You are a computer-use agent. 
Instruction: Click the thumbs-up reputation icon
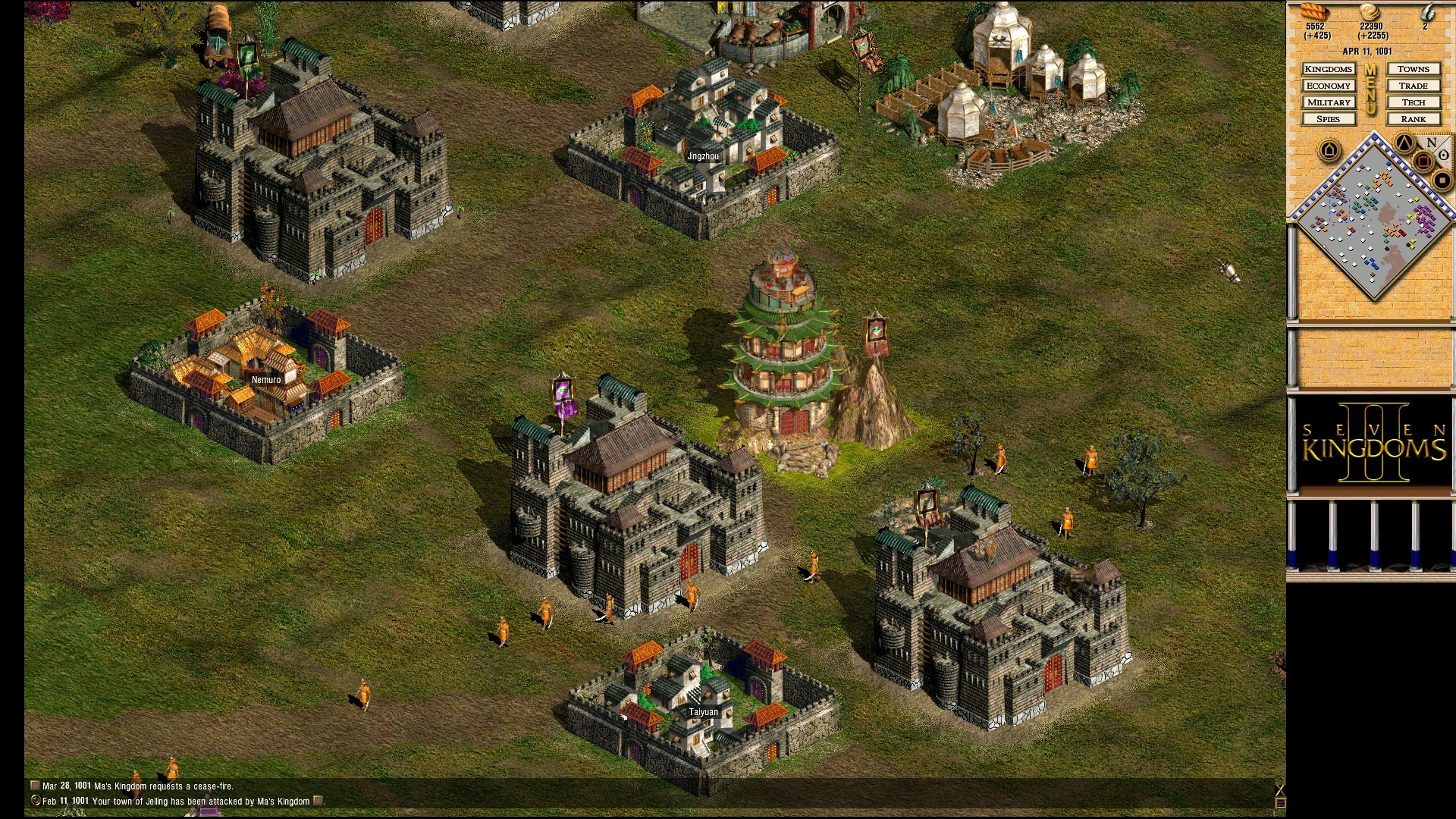[1428, 13]
